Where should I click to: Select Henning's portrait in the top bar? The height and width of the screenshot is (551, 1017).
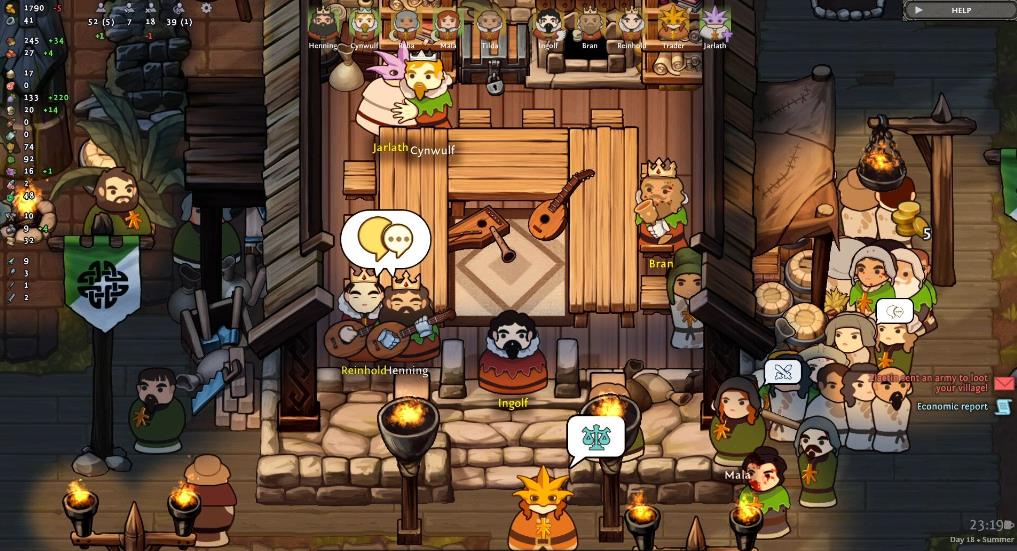322,24
